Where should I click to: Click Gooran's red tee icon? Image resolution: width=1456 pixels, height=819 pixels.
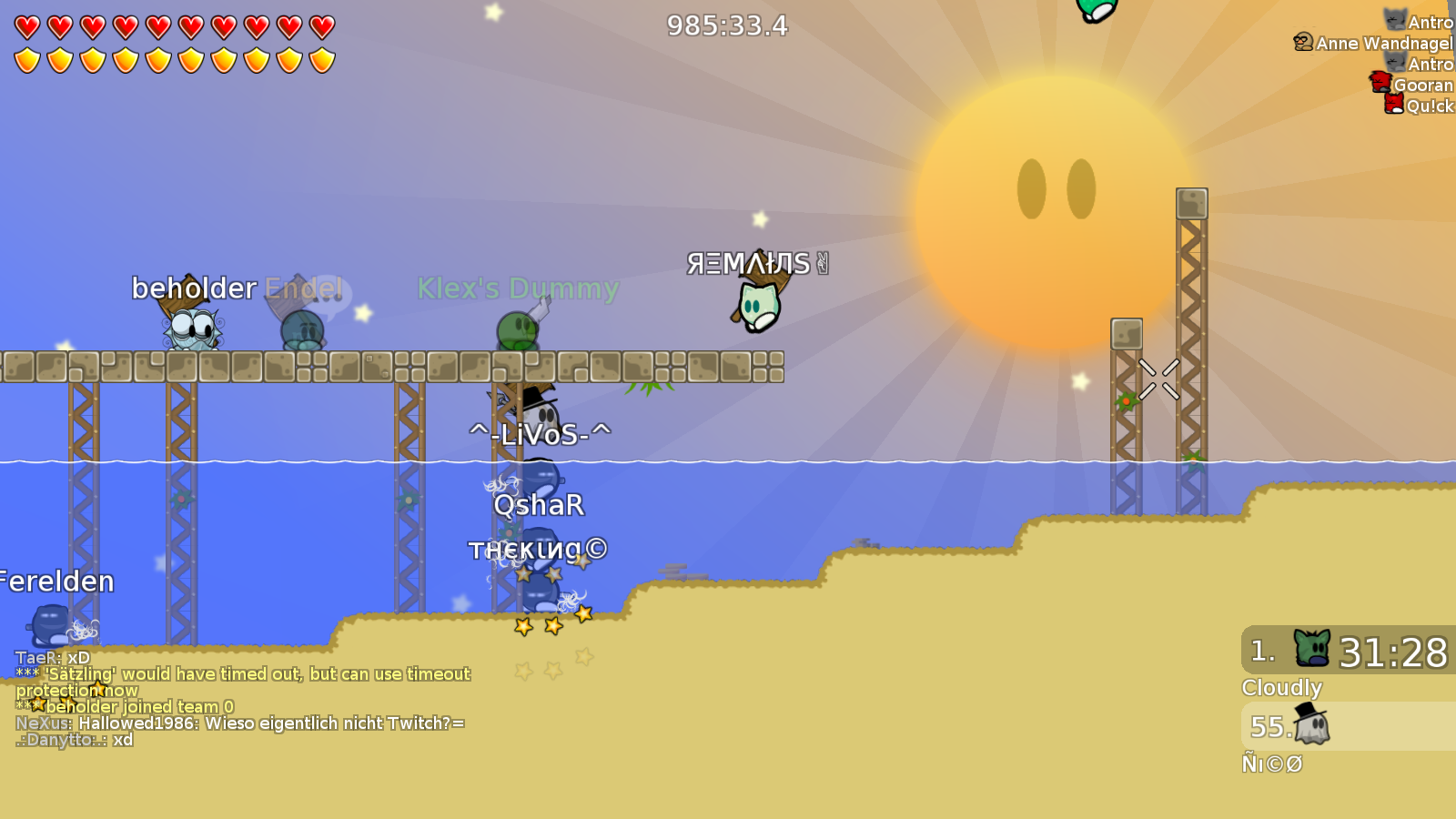[1380, 82]
